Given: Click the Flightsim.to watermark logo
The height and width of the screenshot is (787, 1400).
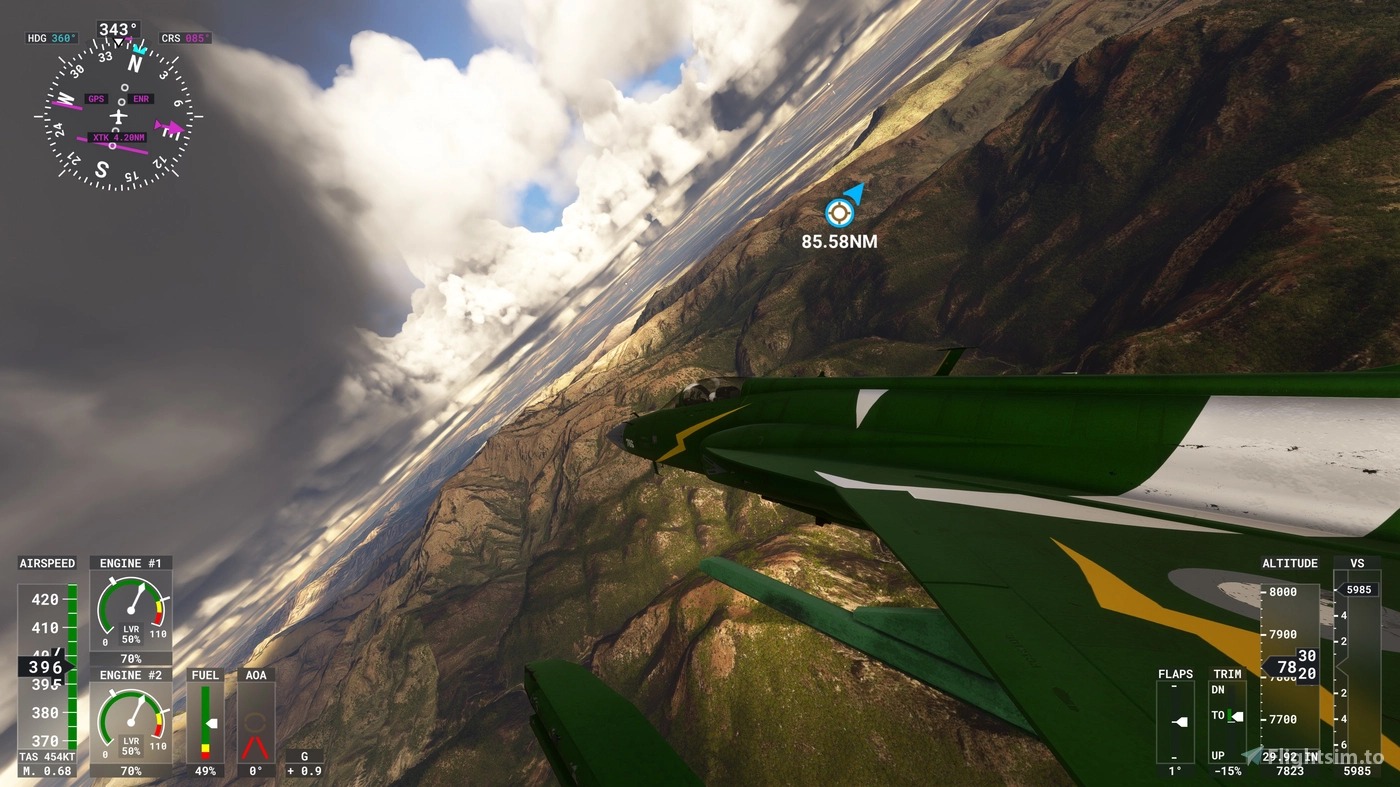Looking at the screenshot, I should pyautogui.click(x=1314, y=757).
